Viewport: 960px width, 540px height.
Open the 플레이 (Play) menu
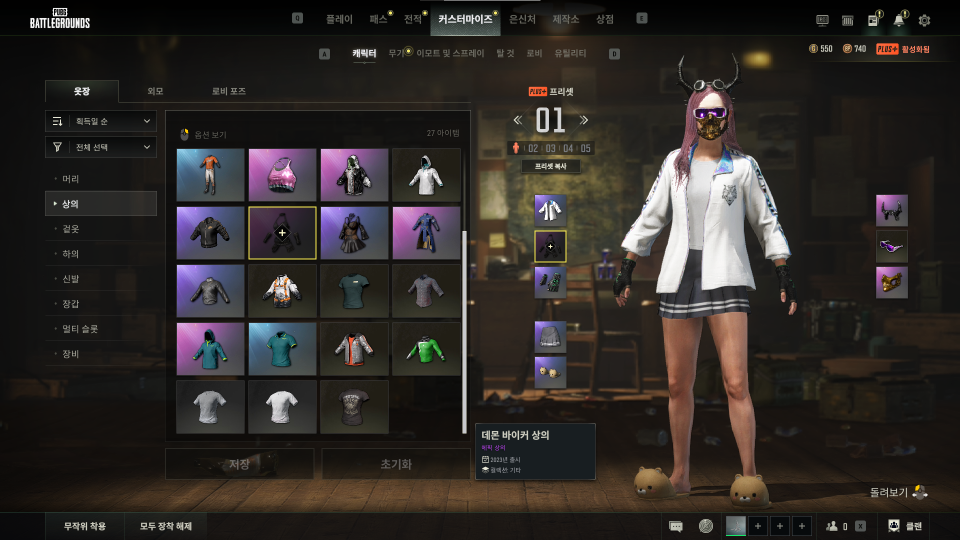click(339, 19)
